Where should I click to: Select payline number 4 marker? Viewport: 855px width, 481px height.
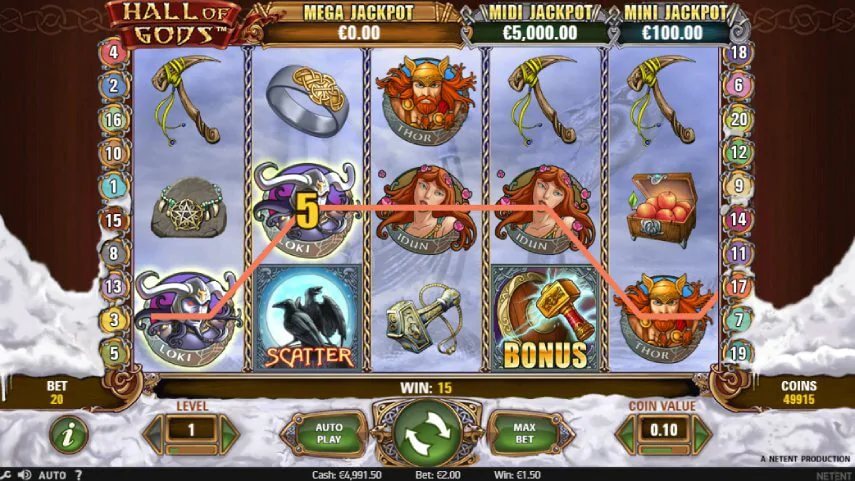point(112,52)
